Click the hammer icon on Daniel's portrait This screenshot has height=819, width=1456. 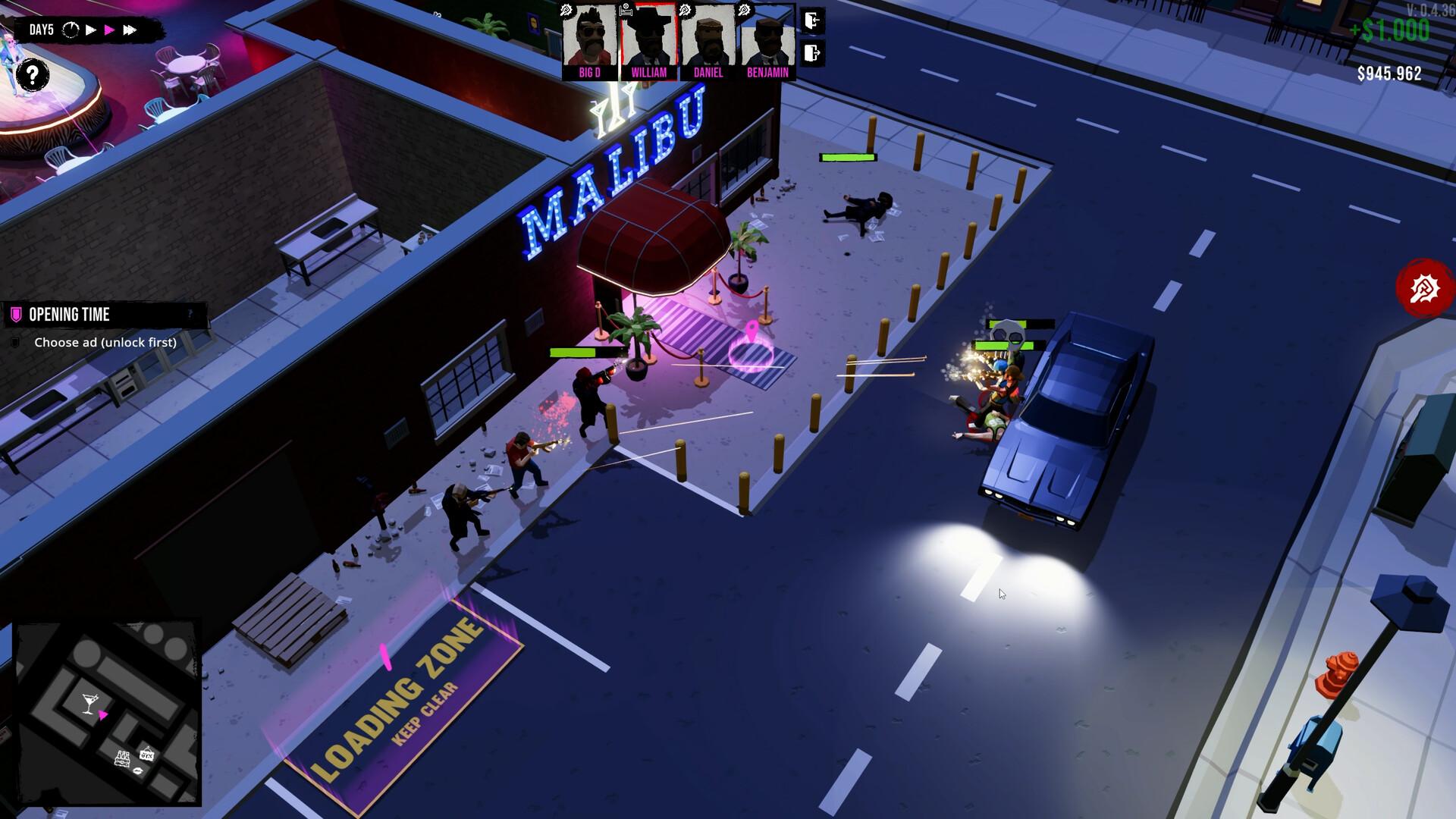click(x=686, y=10)
